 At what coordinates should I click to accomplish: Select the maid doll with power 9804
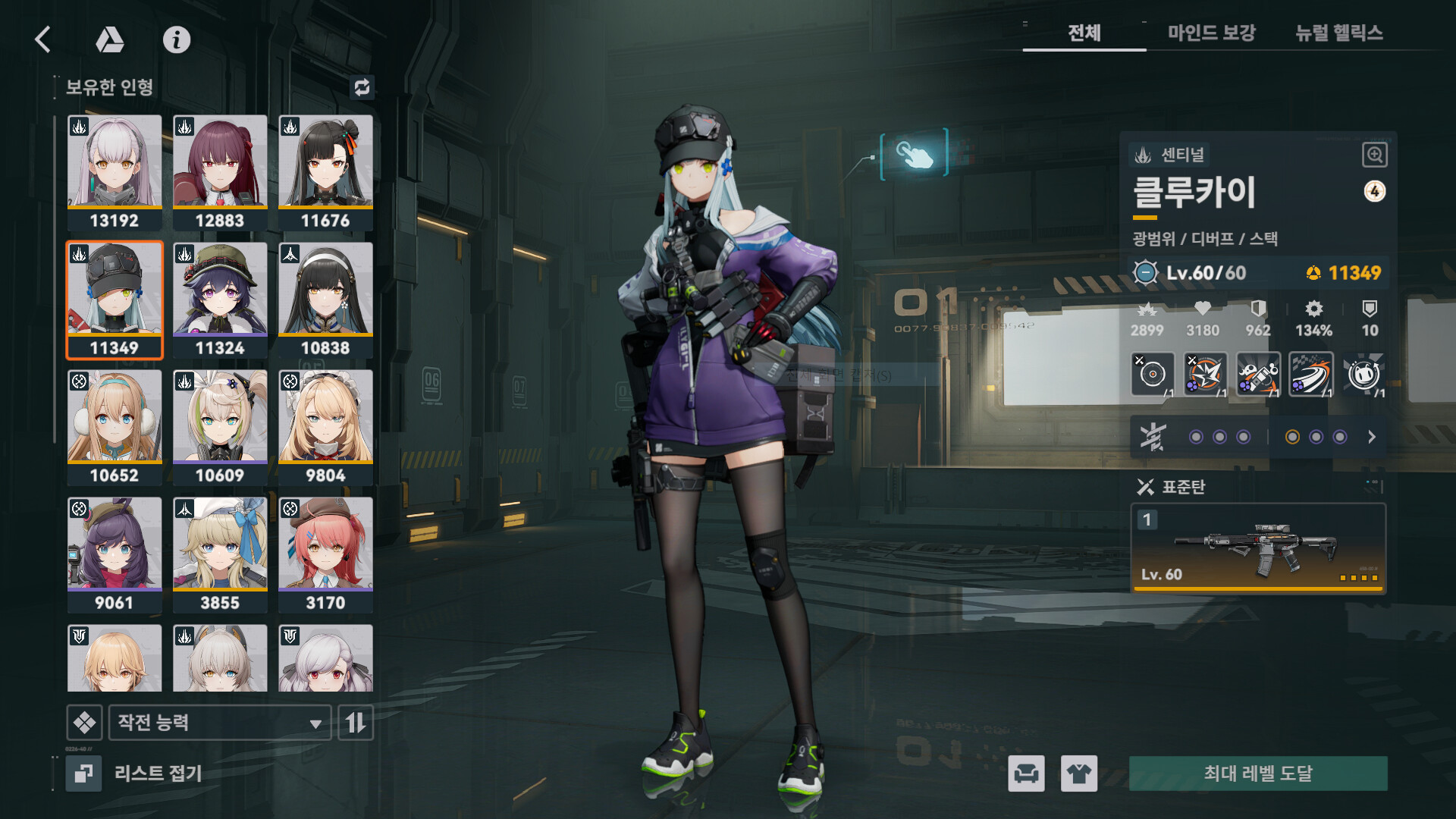click(325, 426)
